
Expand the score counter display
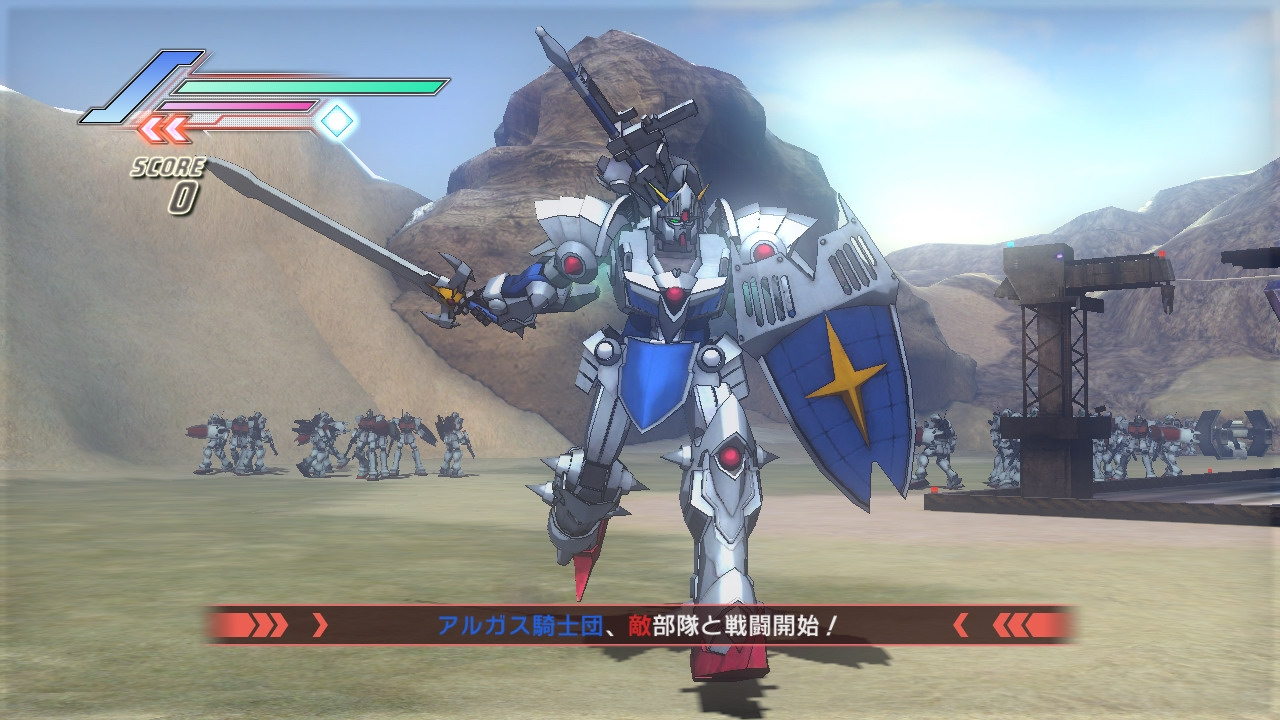(175, 180)
